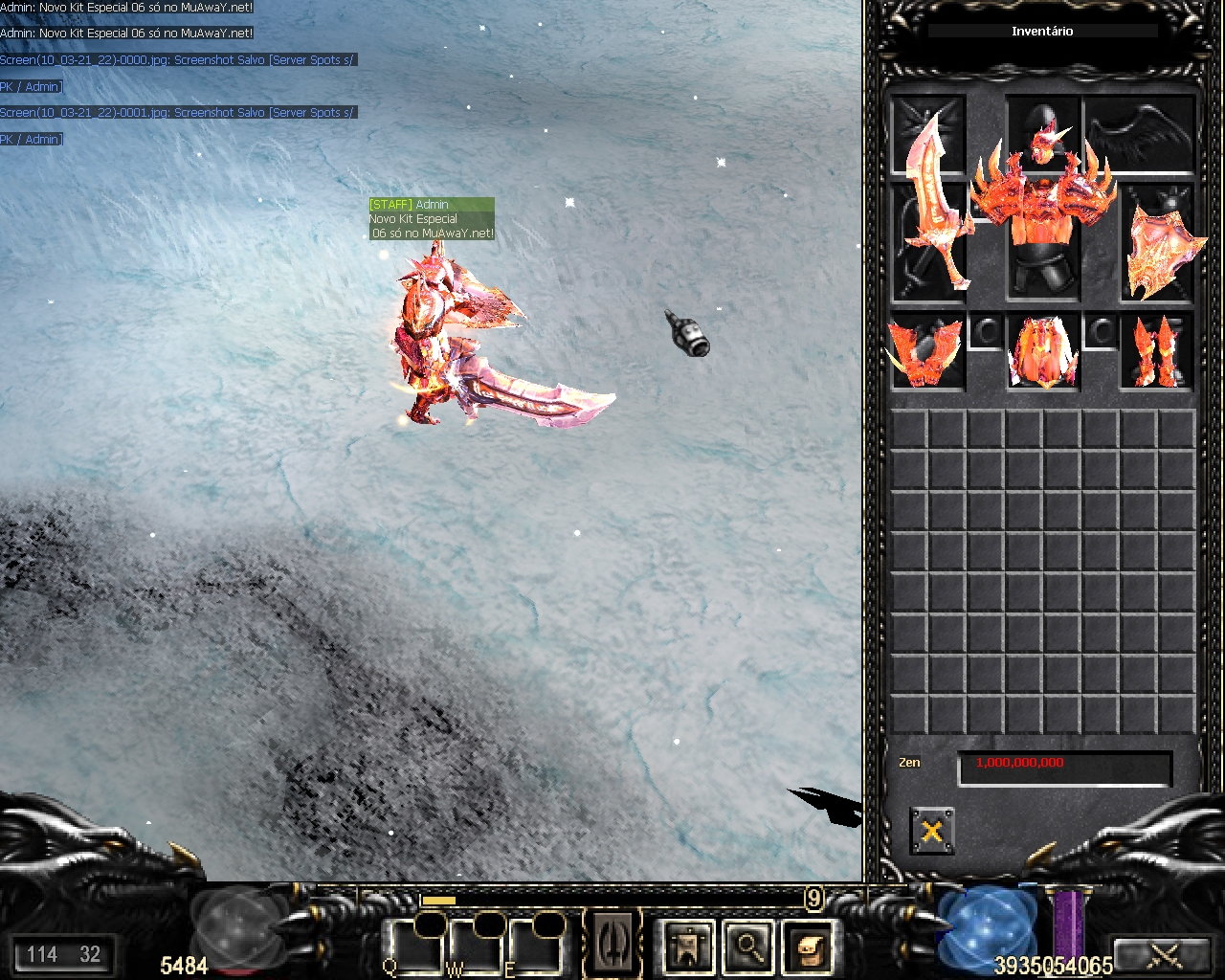
Task: Open the active skill selector icon
Action: click(x=613, y=945)
